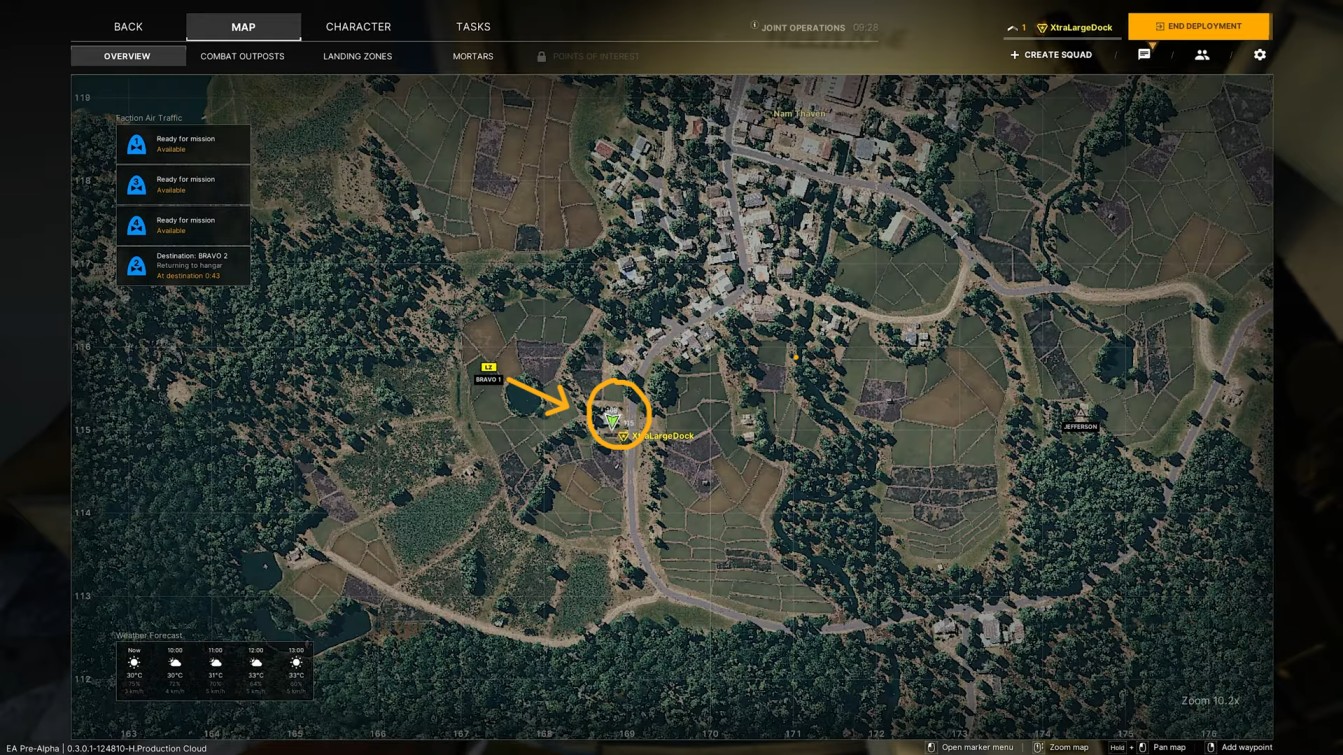Click the End Deployment button
Image resolution: width=1343 pixels, height=755 pixels.
pos(1198,26)
